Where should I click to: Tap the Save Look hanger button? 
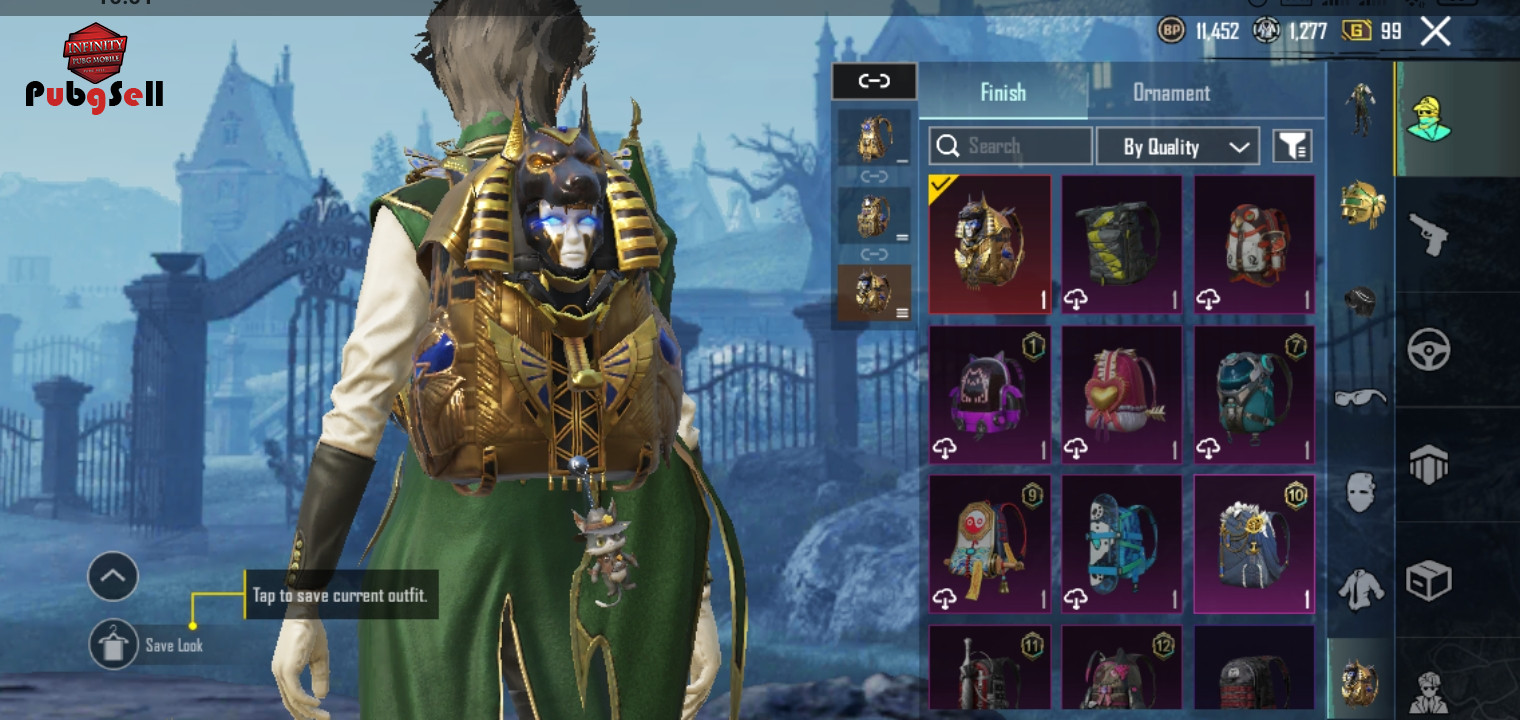point(113,645)
